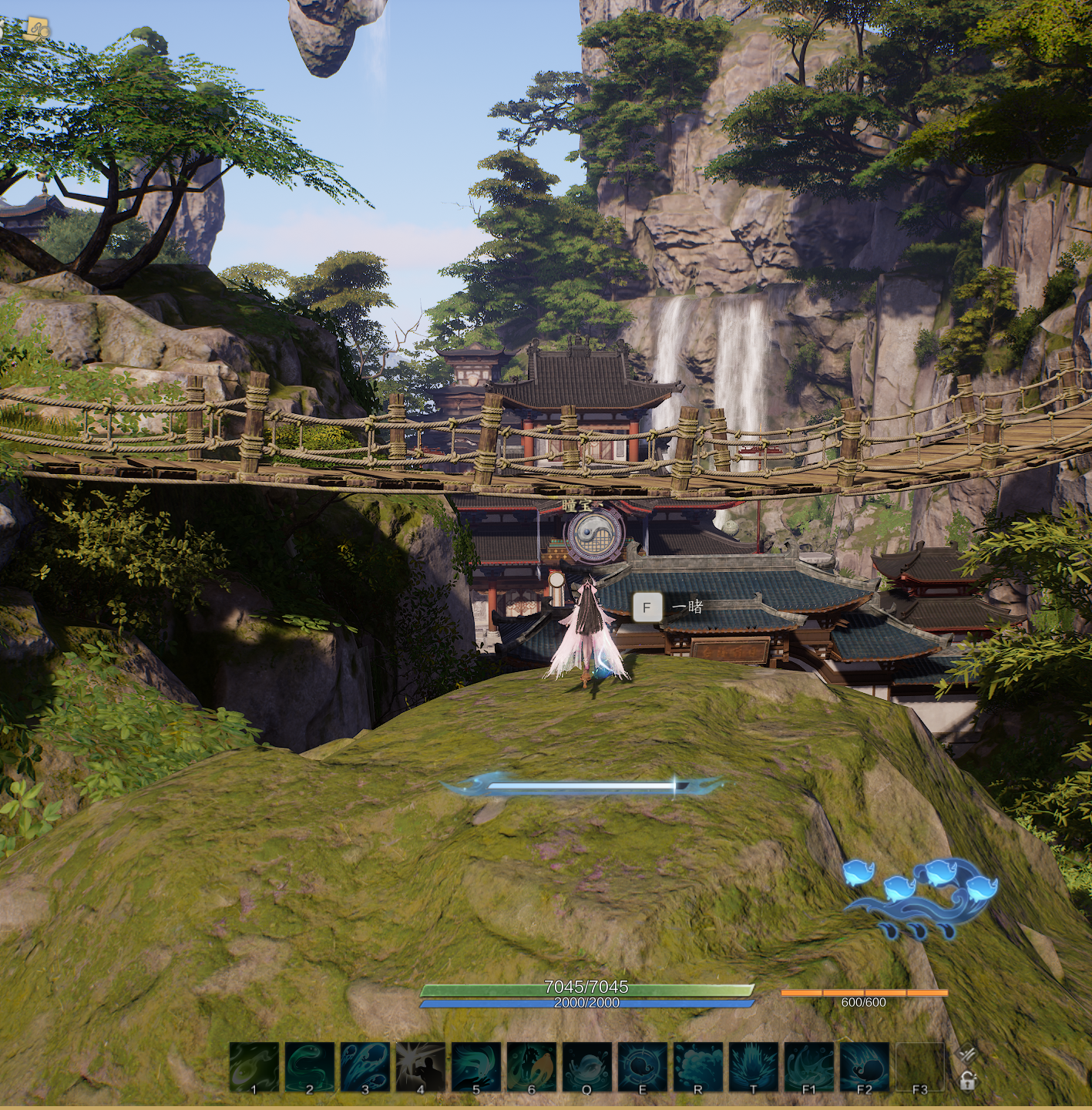Activate the cloud burst skill on R
The width and height of the screenshot is (1092, 1110).
tap(698, 1067)
